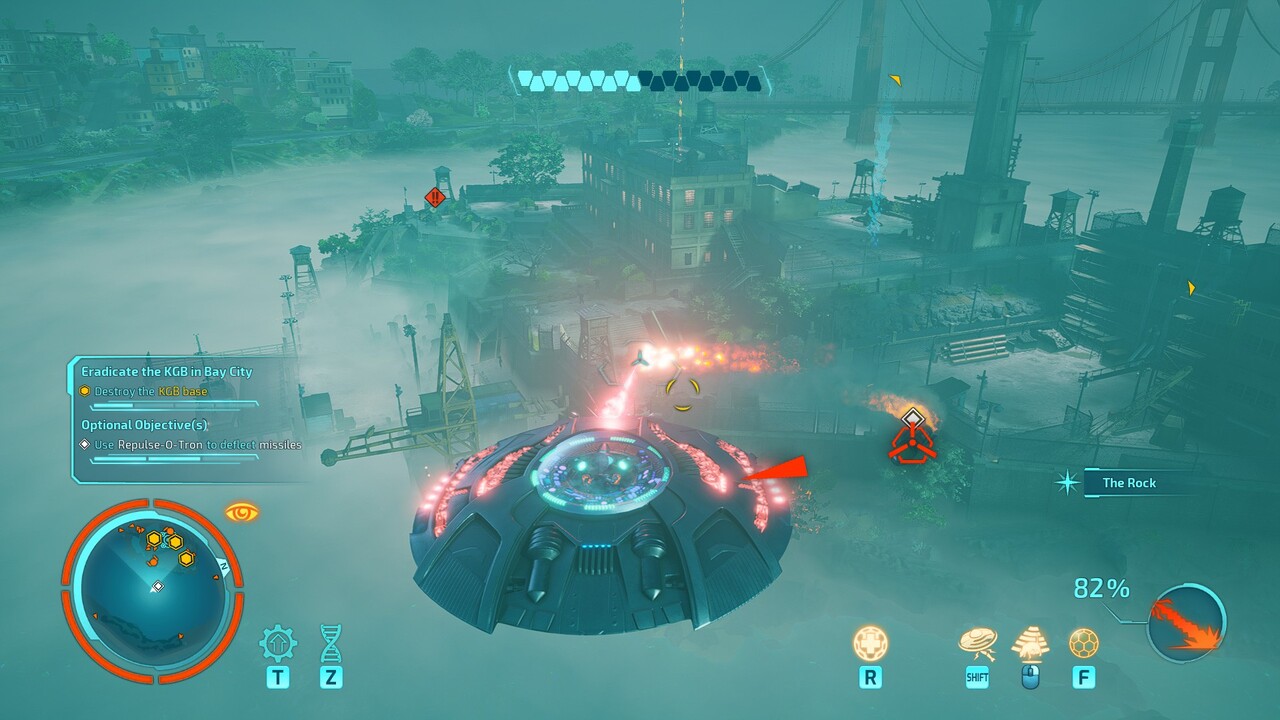Select the Death Ray weapon icon
This screenshot has width=1280, height=720.
1186,623
